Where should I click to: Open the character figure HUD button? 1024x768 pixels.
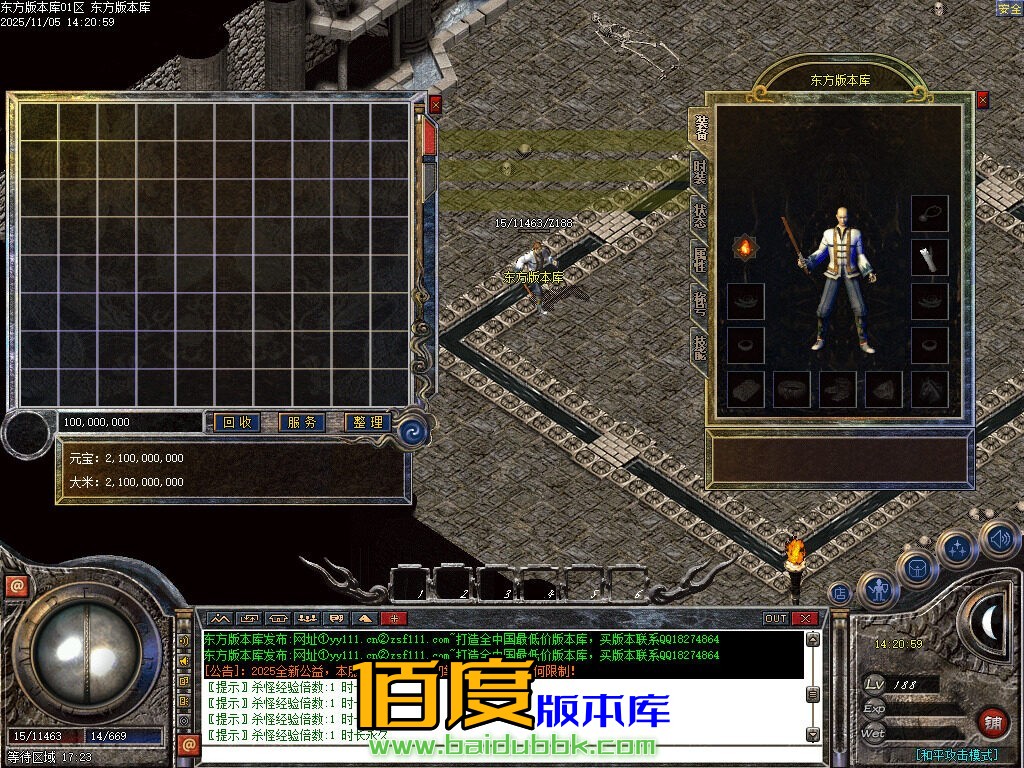tap(879, 589)
